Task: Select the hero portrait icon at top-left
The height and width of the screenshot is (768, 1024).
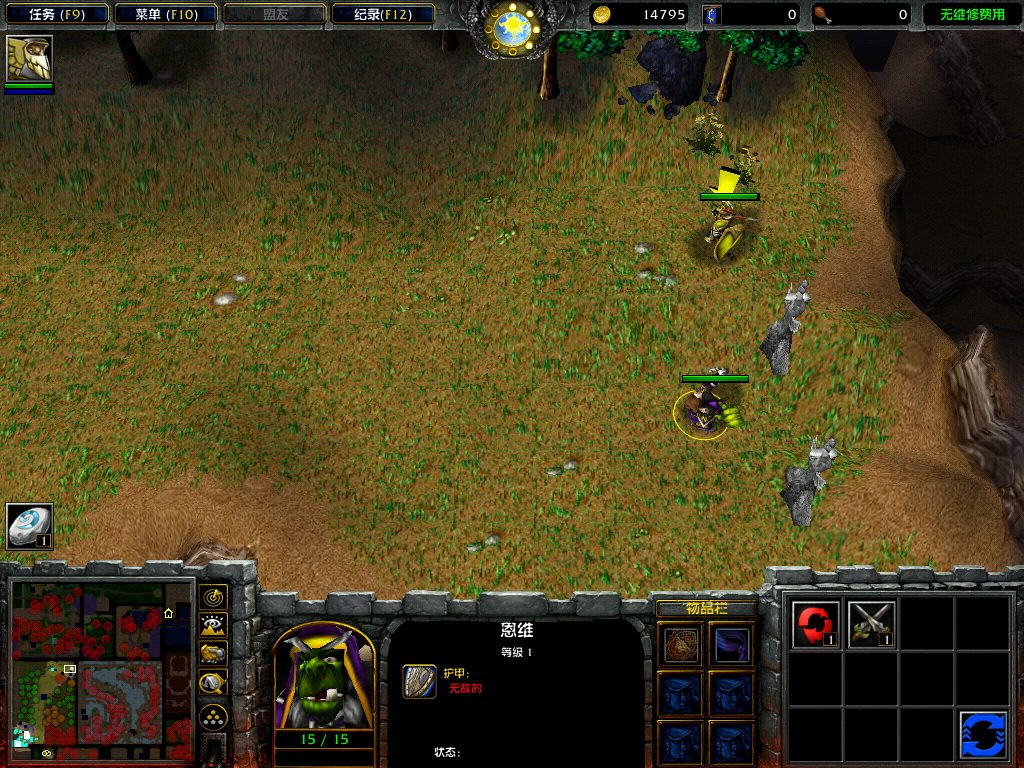Action: click(29, 59)
